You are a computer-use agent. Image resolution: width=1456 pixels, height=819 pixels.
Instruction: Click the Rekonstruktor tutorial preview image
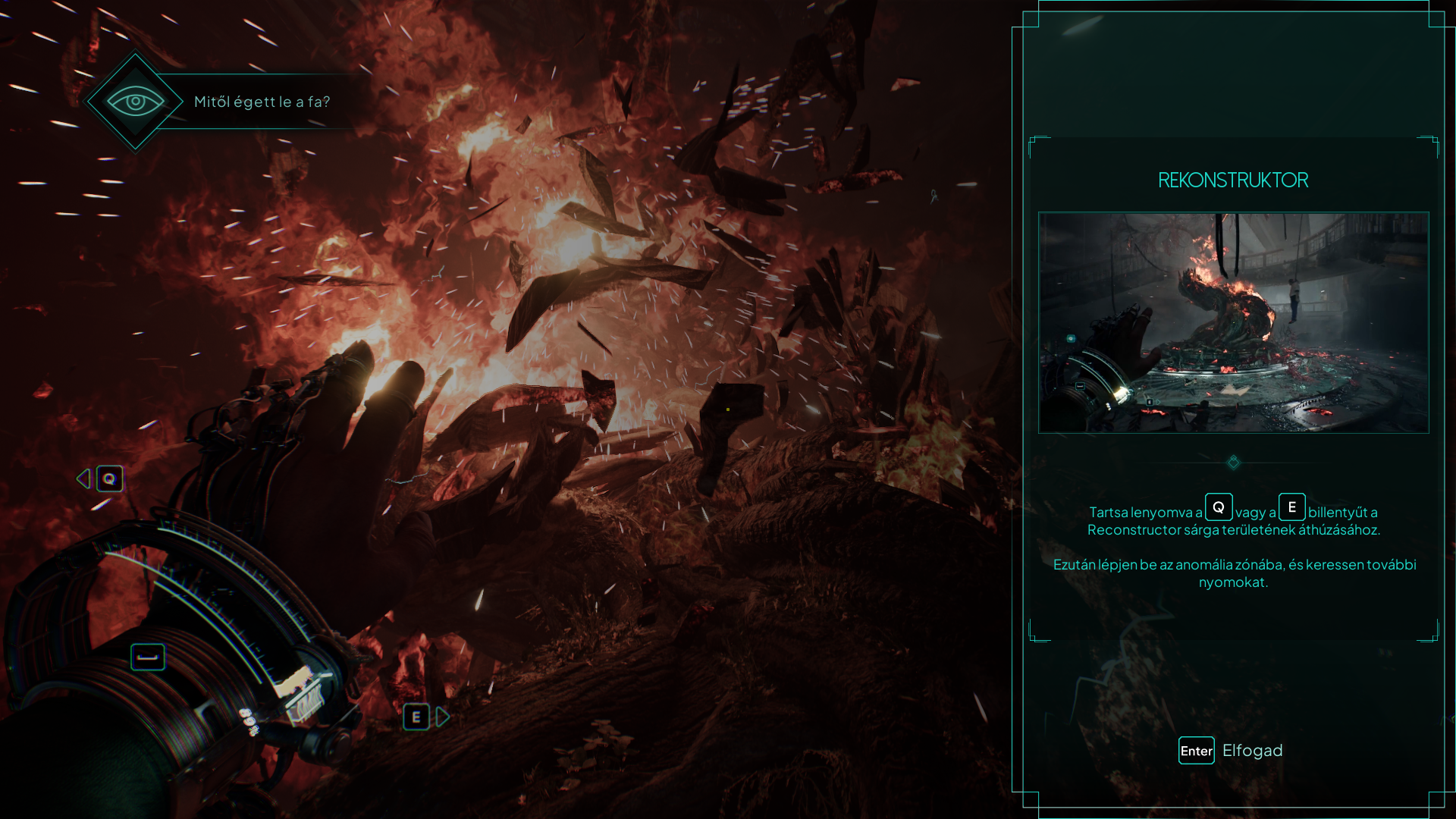tap(1233, 322)
